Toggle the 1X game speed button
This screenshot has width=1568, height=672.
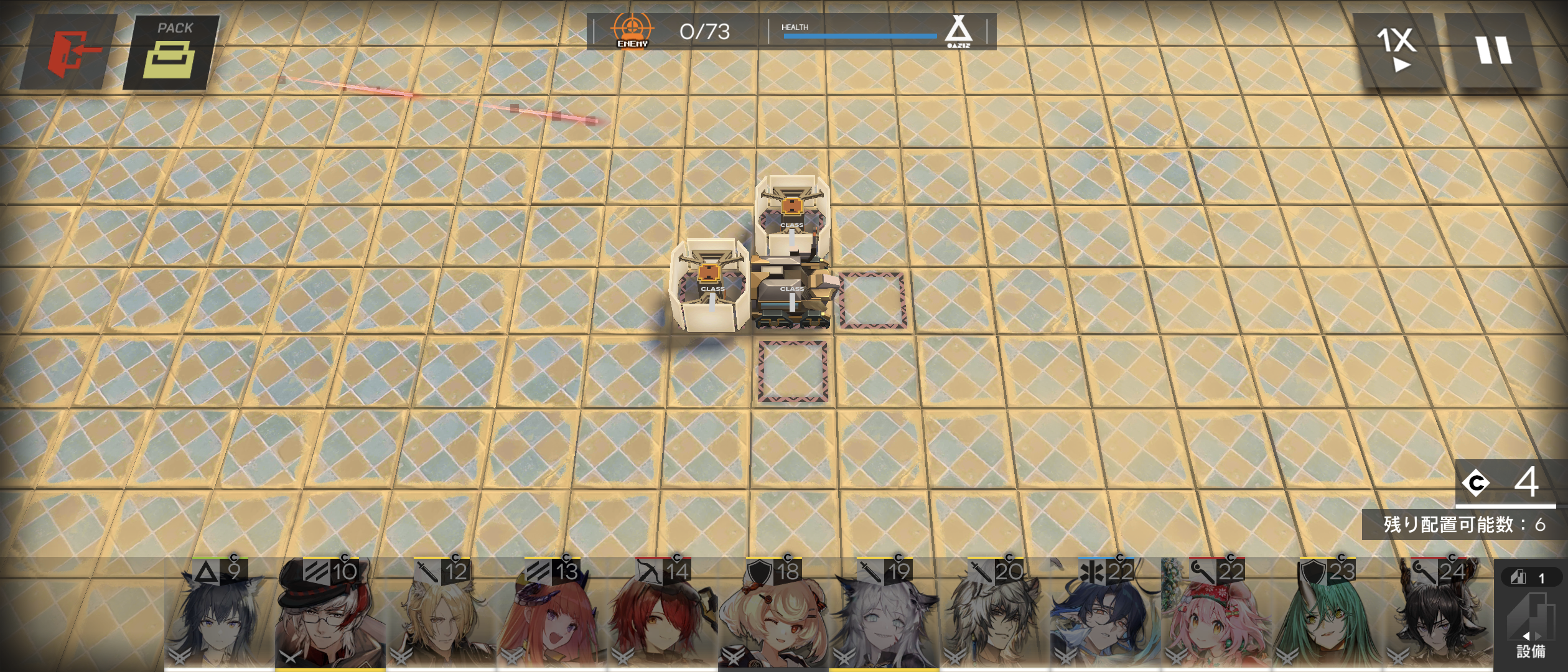point(1398,50)
